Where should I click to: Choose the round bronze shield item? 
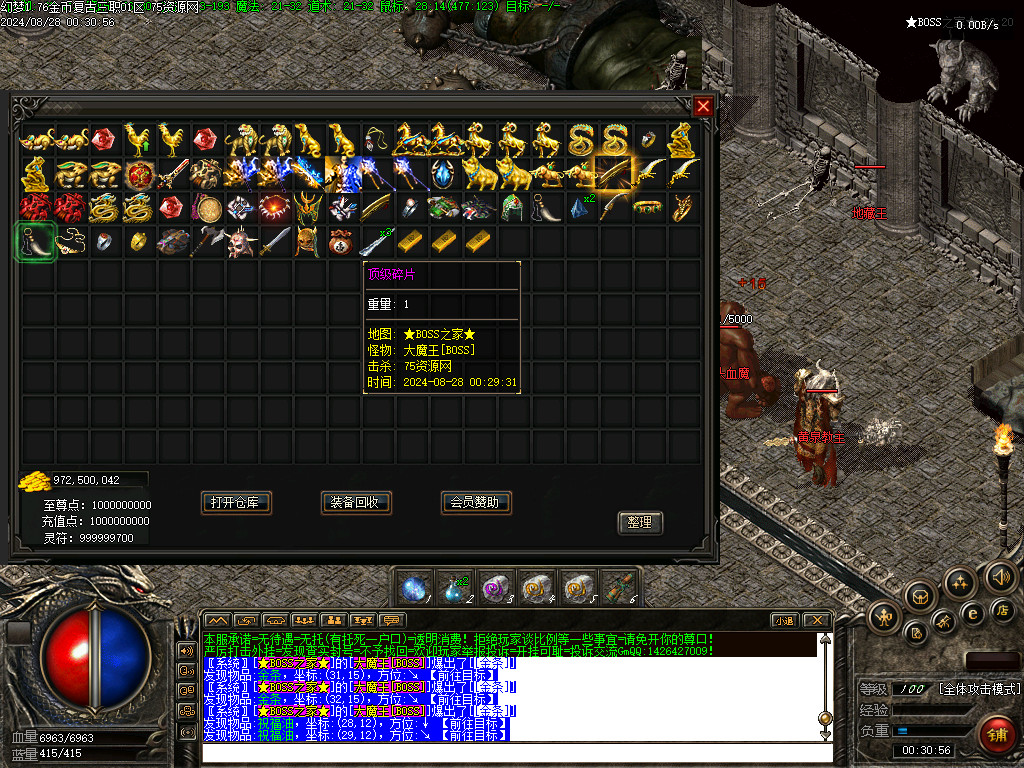207,208
